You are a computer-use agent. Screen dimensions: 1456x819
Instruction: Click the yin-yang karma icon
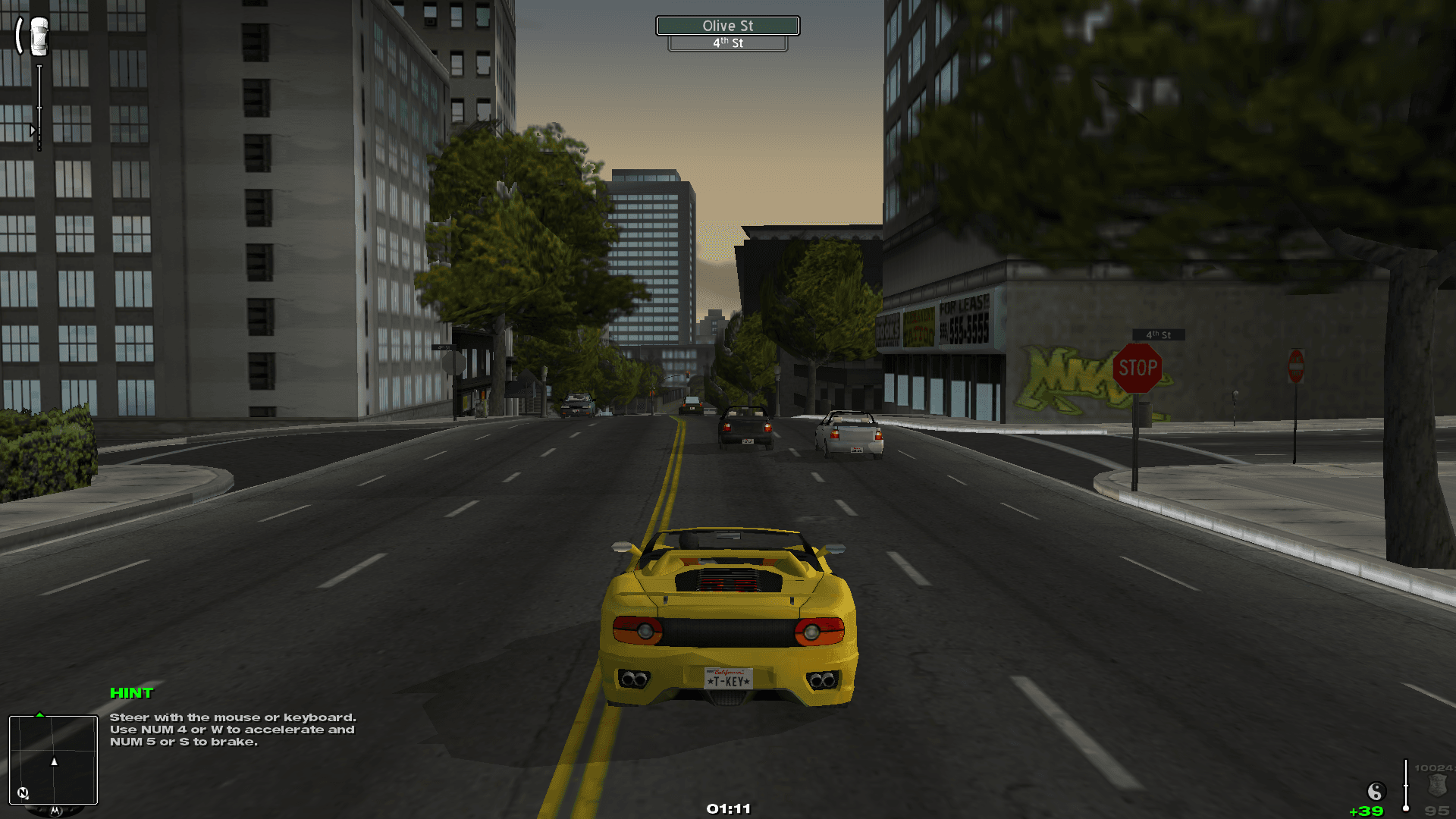(1376, 792)
